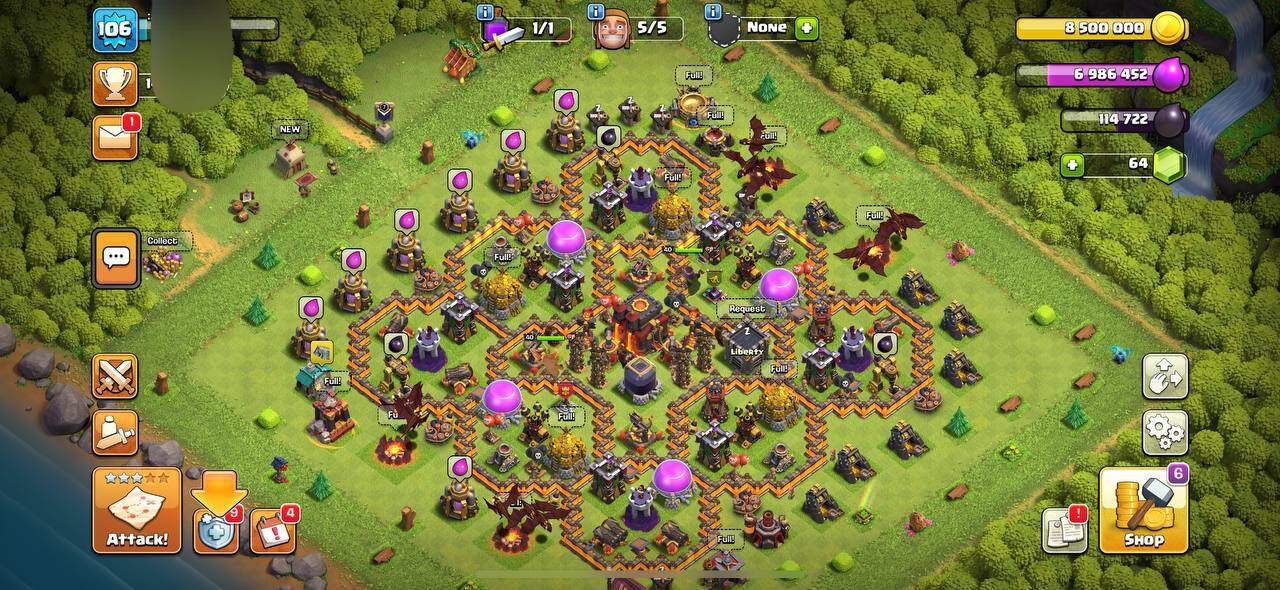
Task: Open the village layout editor hand icon
Action: coord(1165,376)
